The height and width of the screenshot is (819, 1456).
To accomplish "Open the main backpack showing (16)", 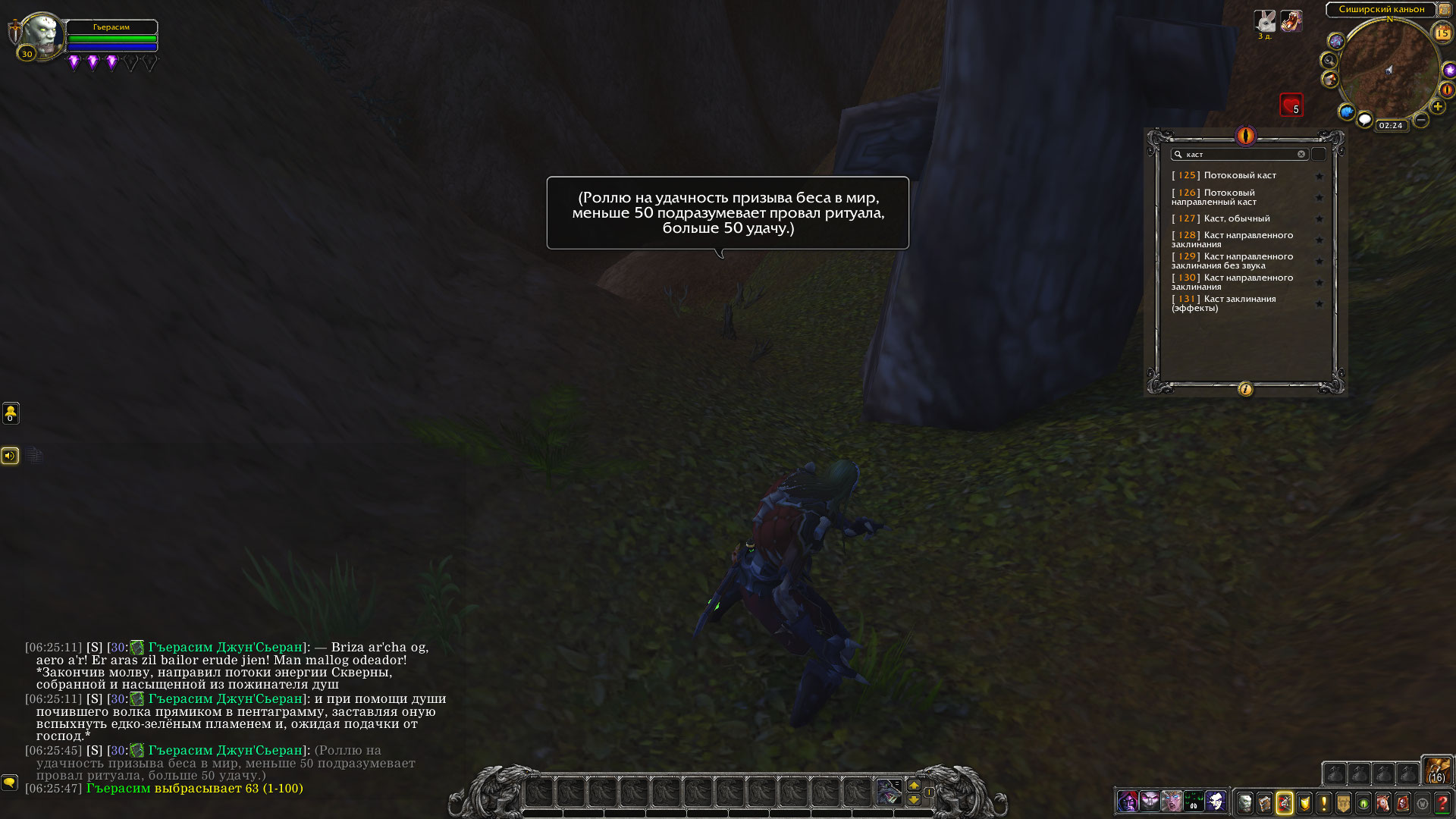I will [x=1436, y=770].
